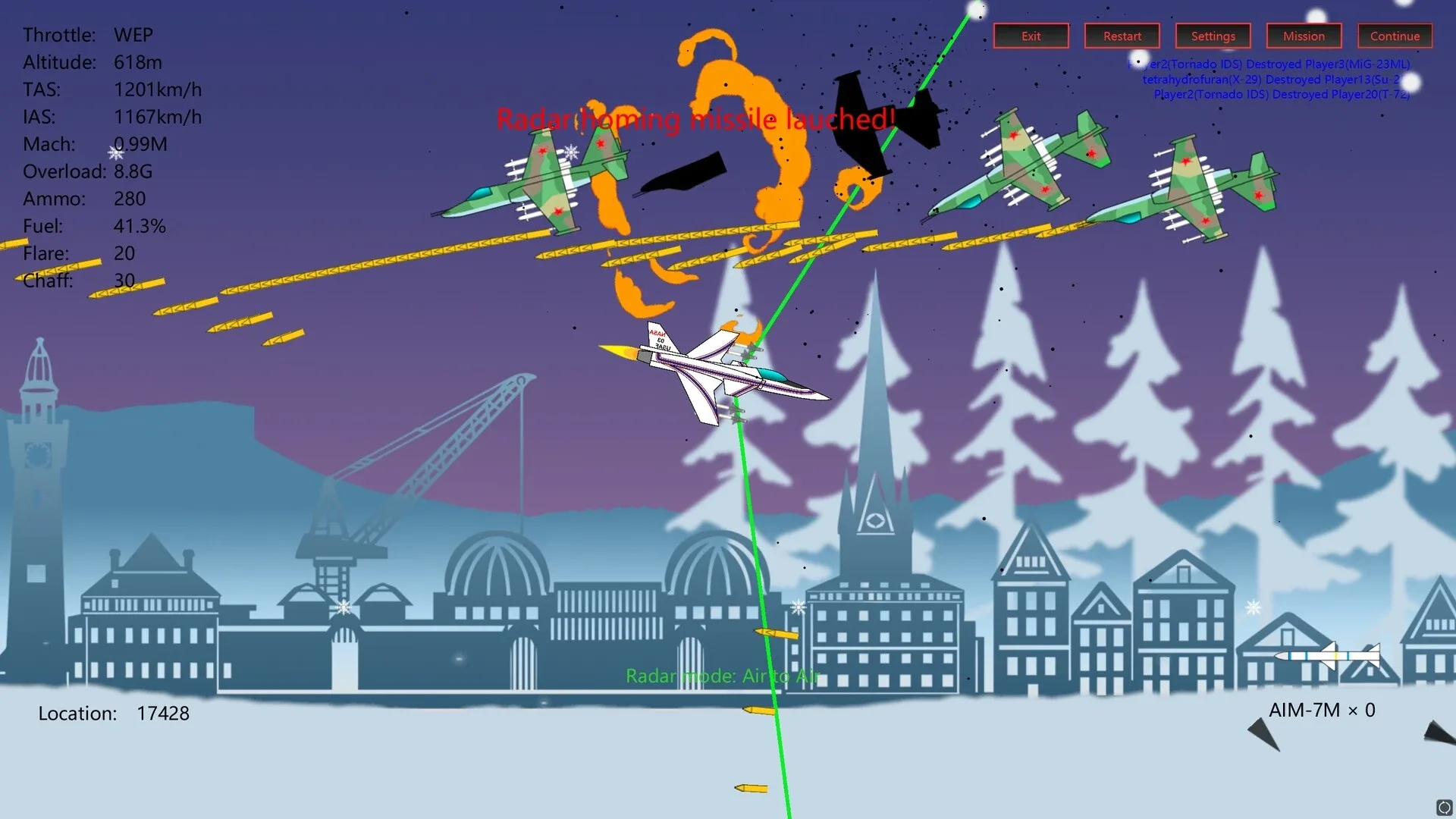Click the AIM-7M missile counter
The image size is (1456, 819).
(x=1322, y=711)
